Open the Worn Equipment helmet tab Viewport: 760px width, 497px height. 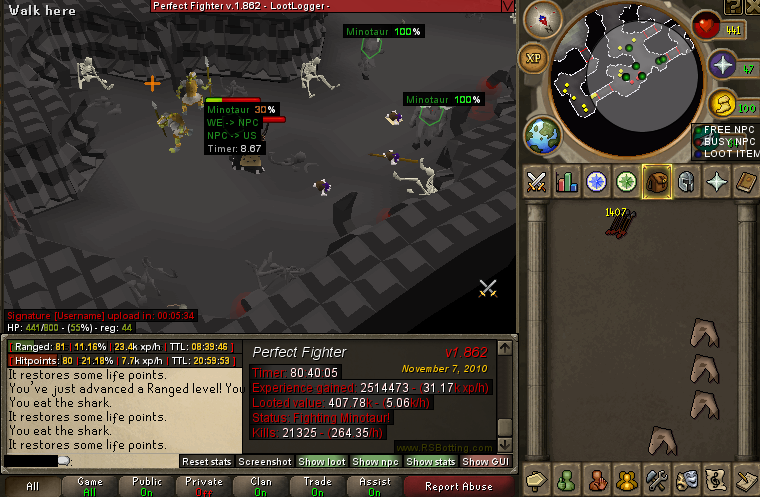click(x=687, y=182)
